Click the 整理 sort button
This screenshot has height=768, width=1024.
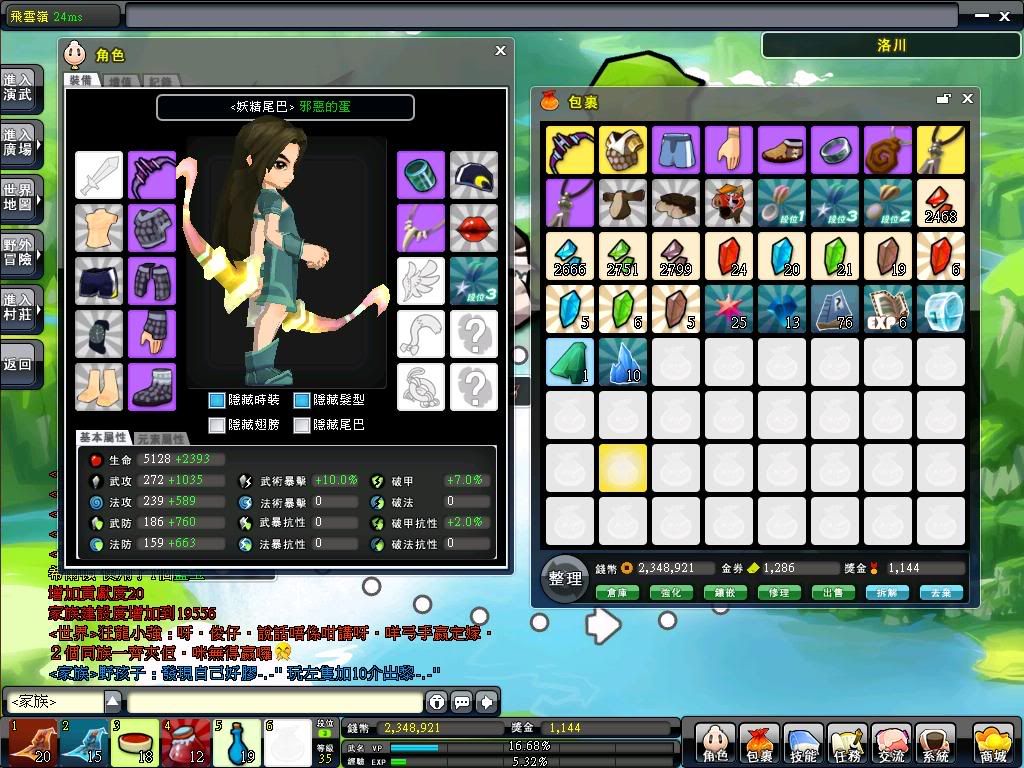(565, 577)
